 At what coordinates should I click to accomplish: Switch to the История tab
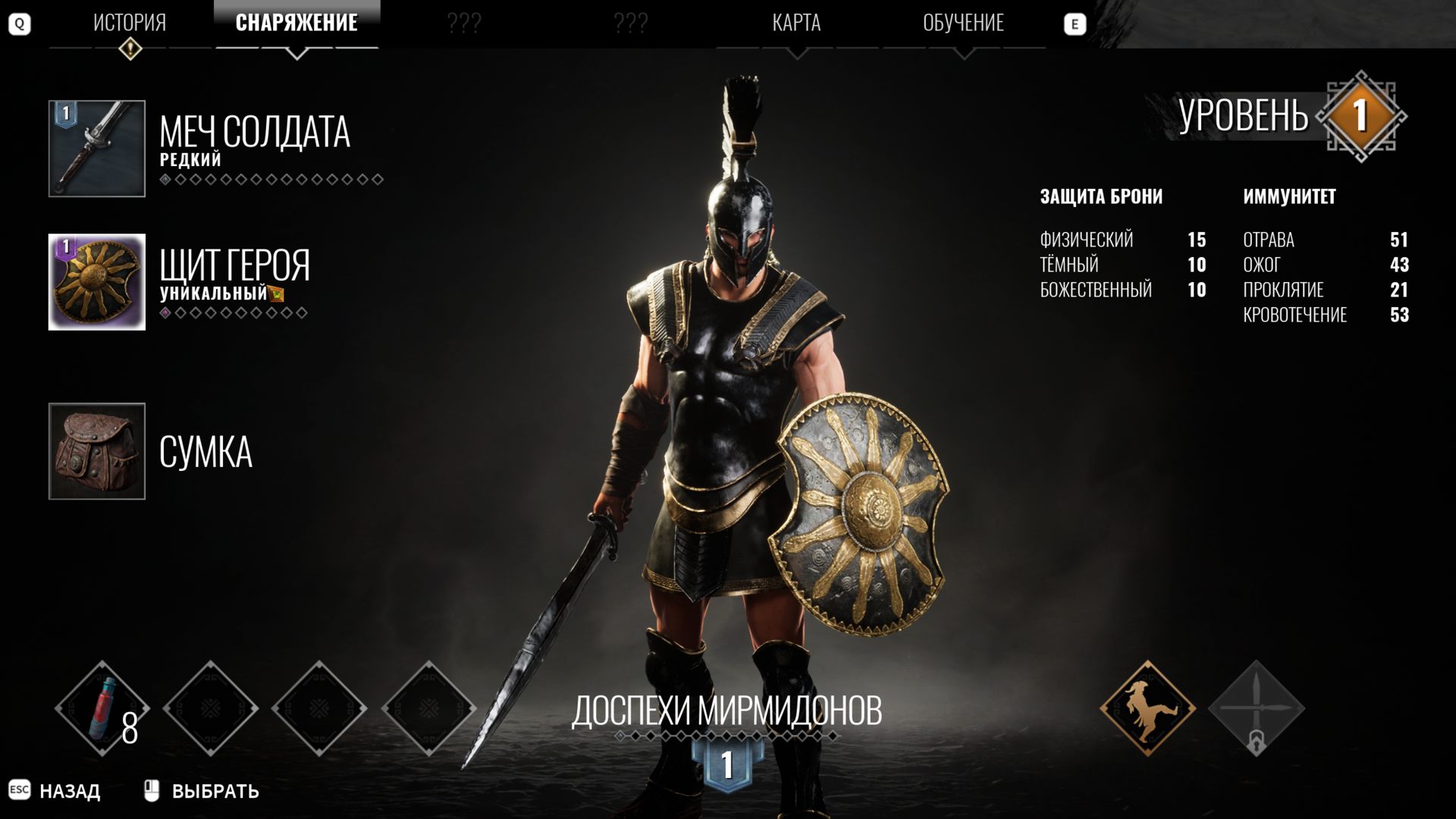(x=130, y=23)
